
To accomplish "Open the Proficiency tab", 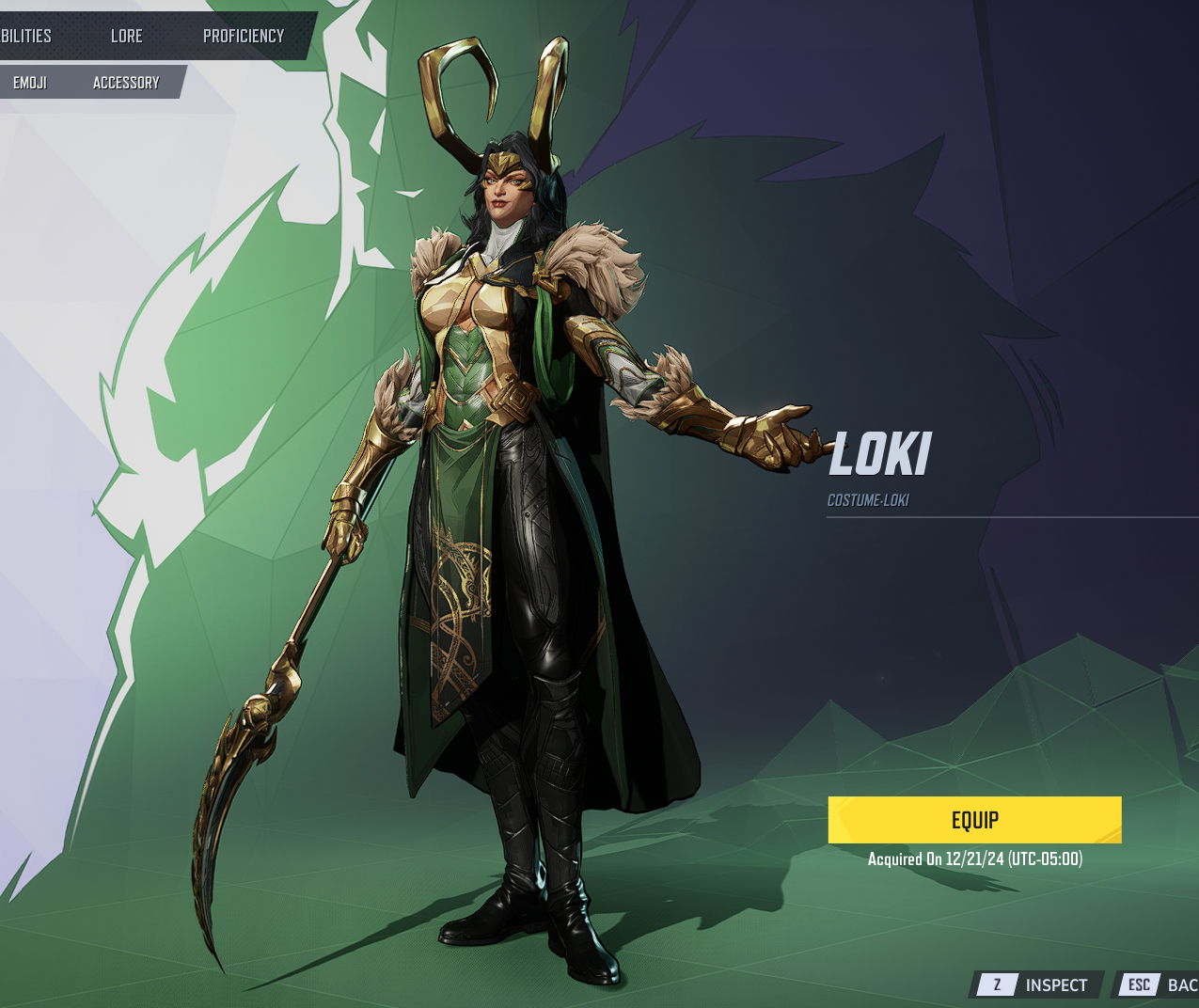I will coord(244,36).
